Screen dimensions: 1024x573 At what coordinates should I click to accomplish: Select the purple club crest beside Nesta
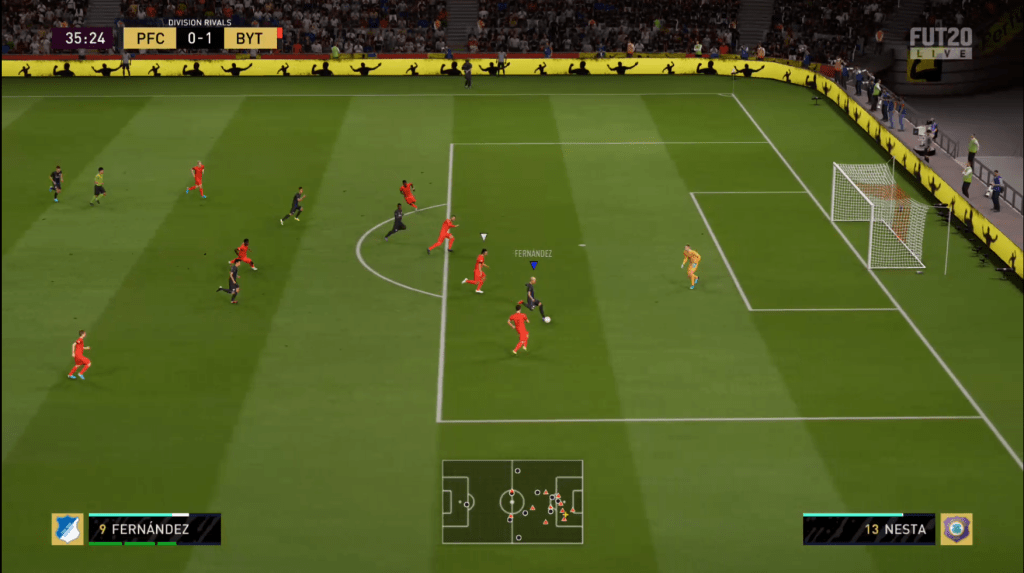pos(956,529)
